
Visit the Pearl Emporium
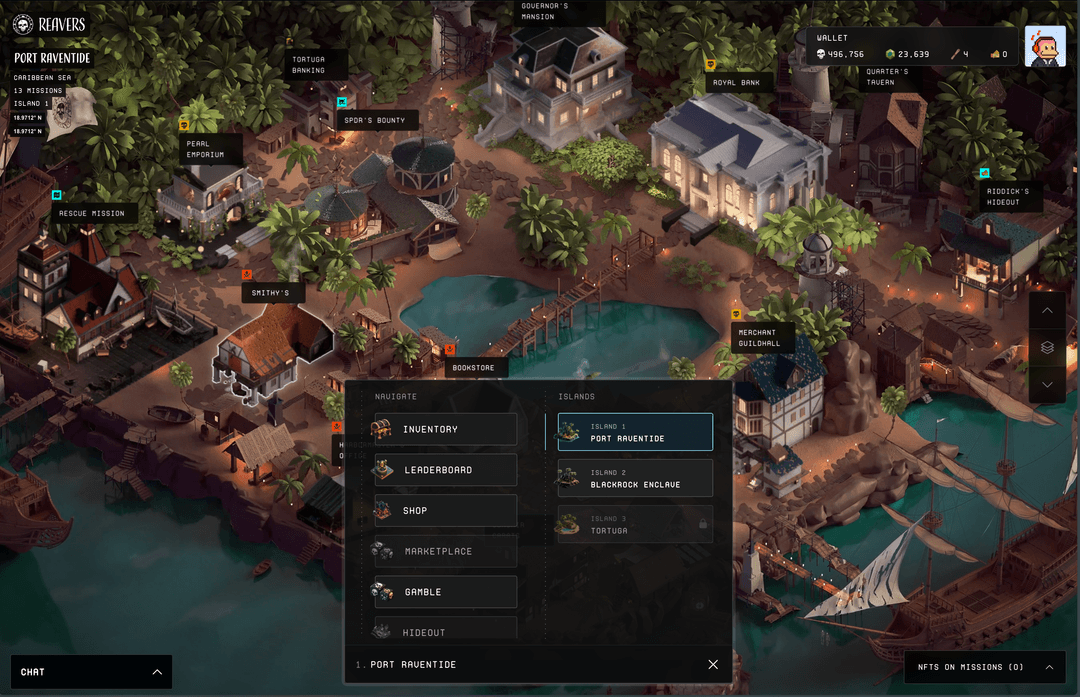(208, 149)
